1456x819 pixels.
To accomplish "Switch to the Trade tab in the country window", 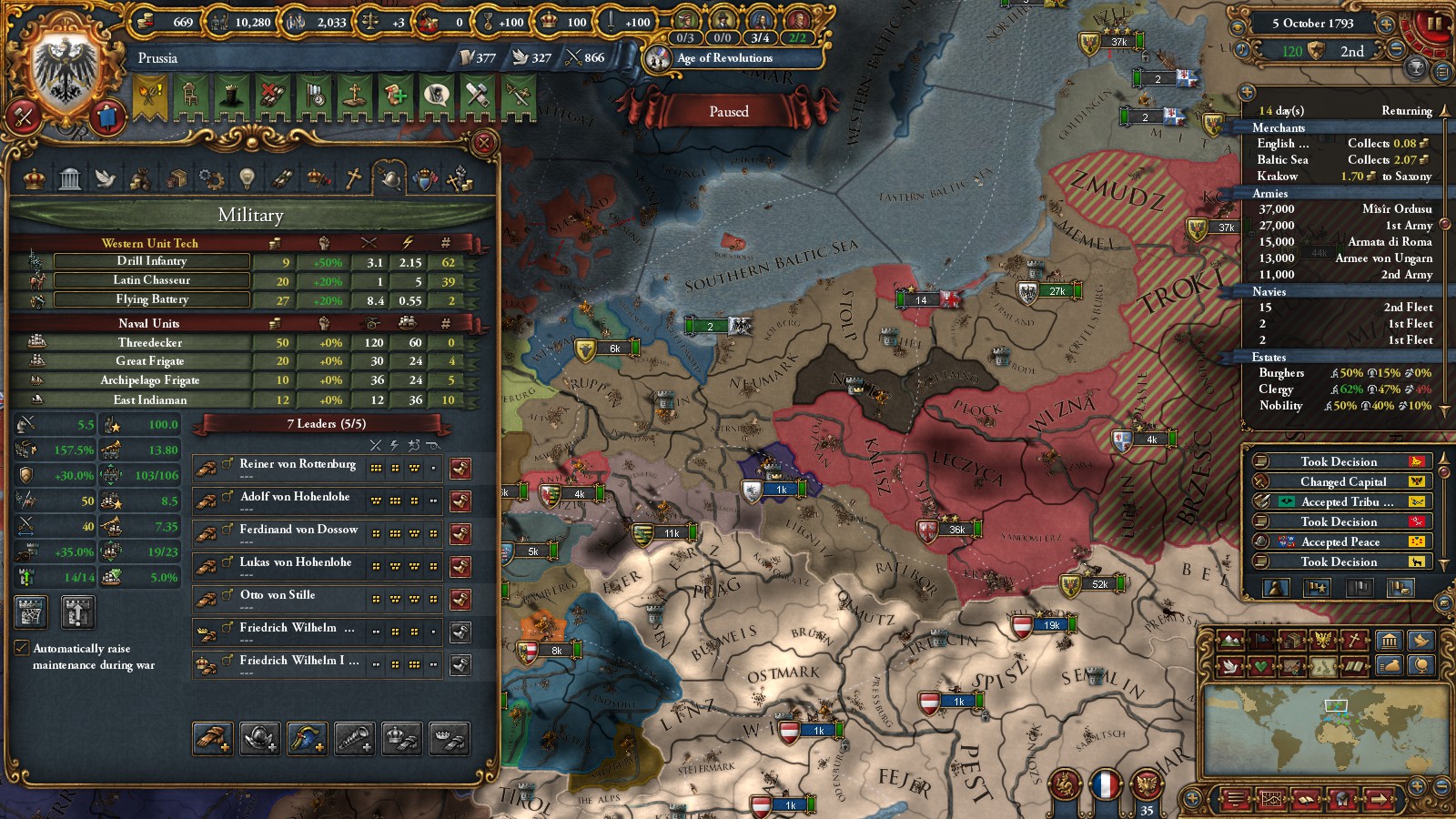I will coord(177,178).
